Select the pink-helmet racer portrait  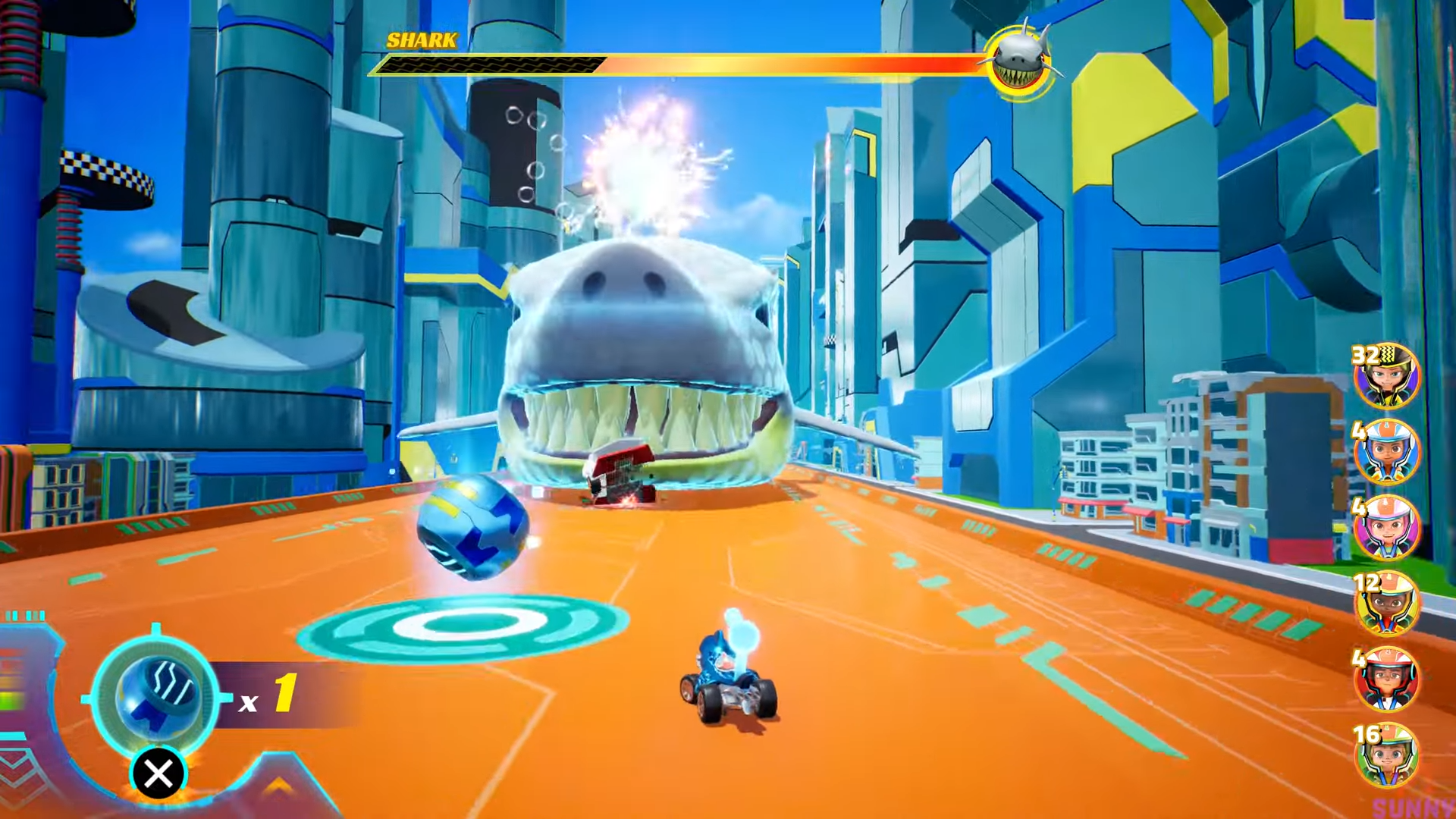point(1386,529)
